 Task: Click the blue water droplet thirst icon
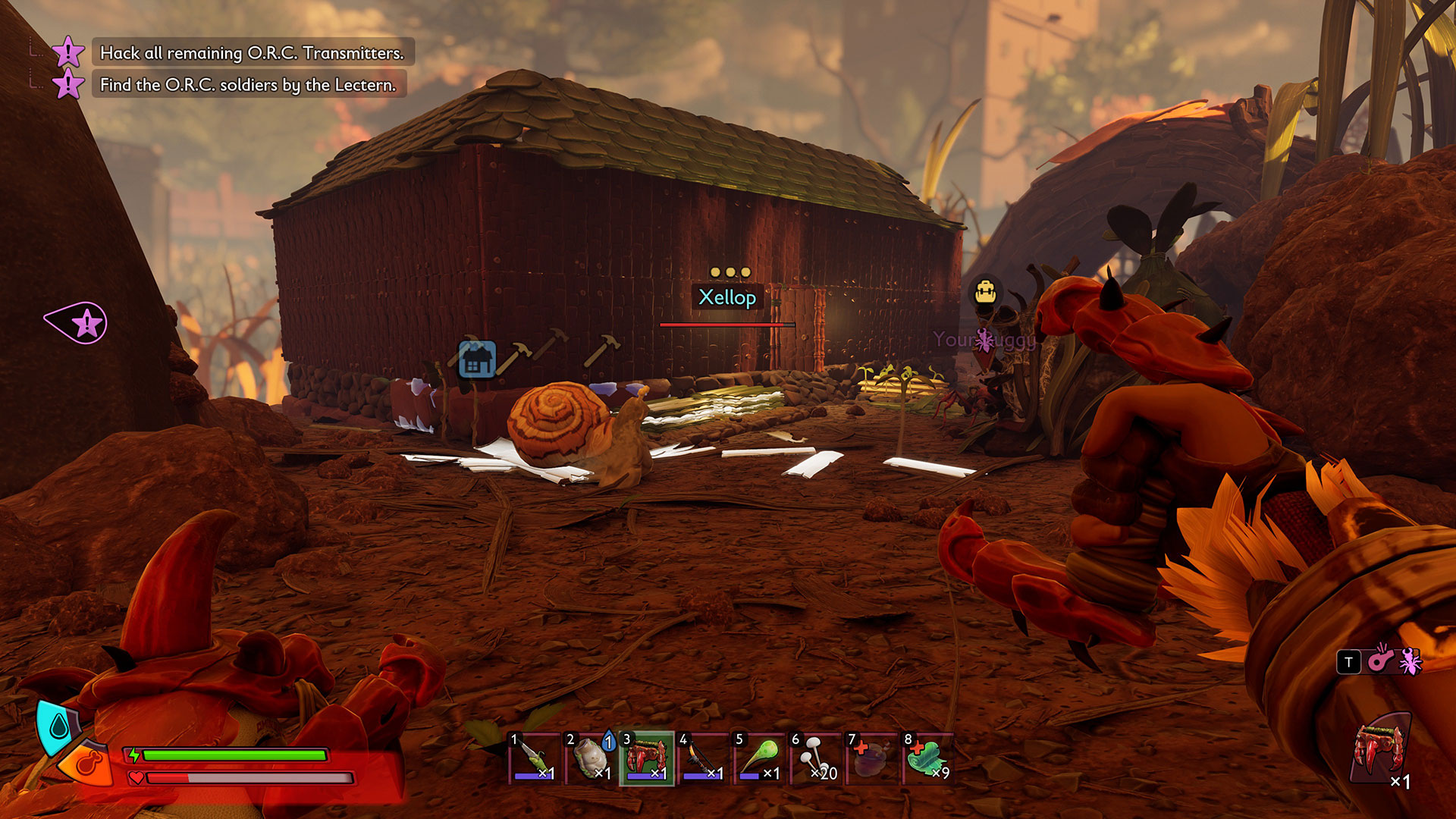pyautogui.click(x=58, y=726)
